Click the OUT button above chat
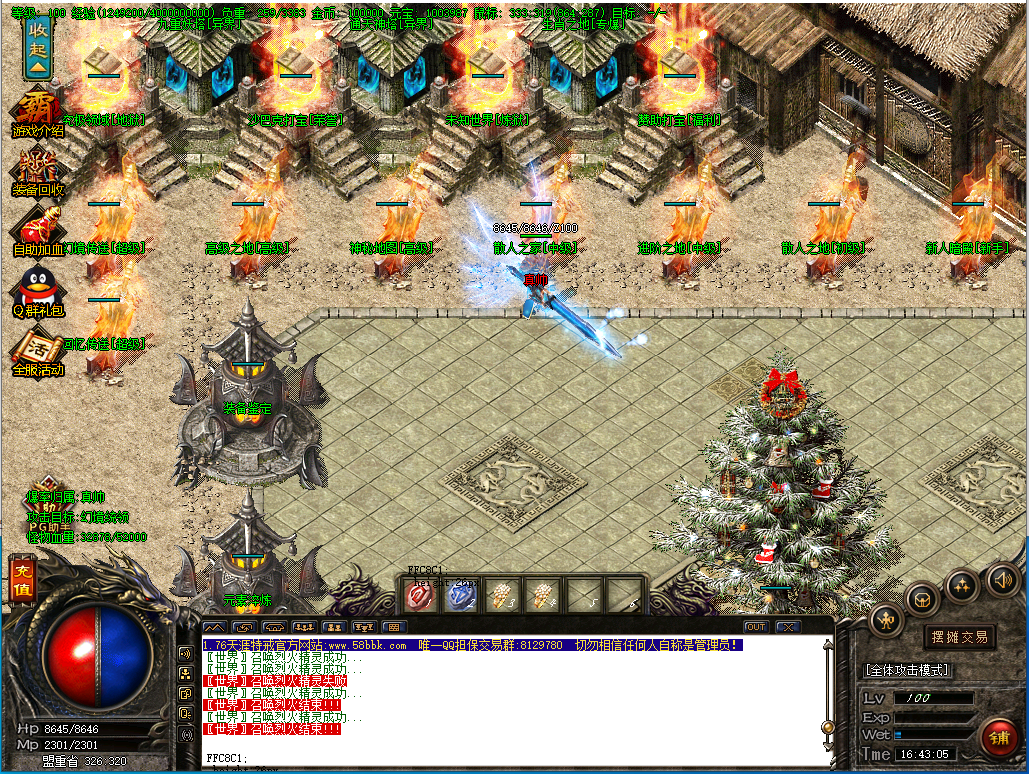Screen dimensions: 1029x774 (756, 627)
